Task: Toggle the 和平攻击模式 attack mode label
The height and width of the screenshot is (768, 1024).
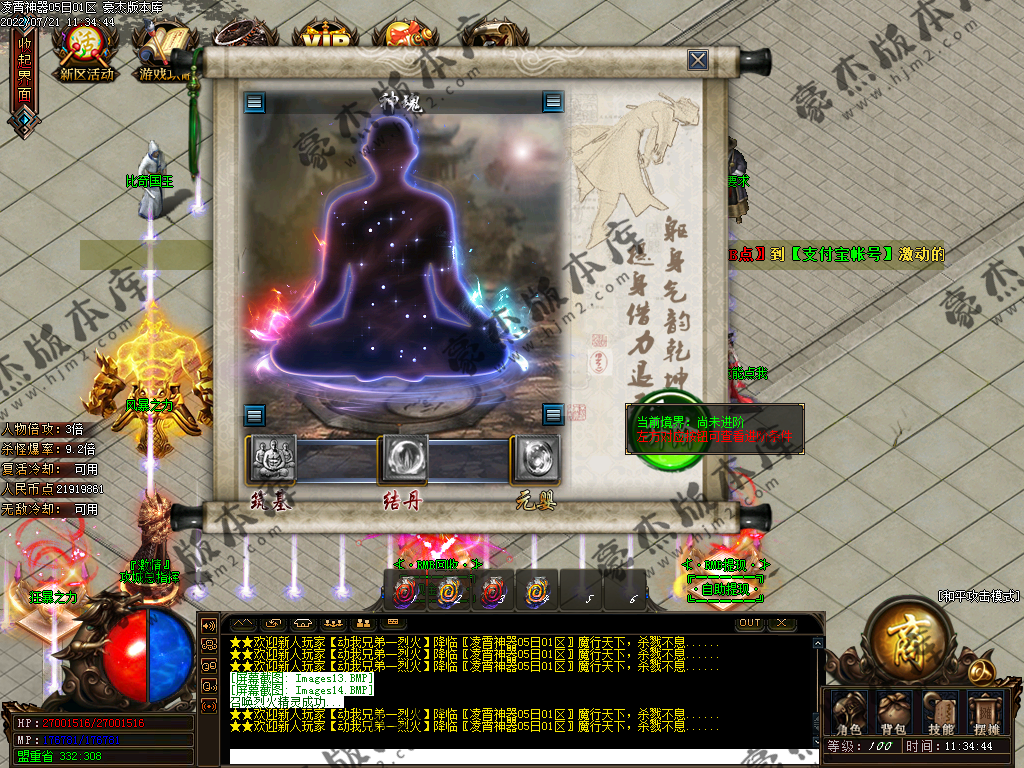Action: 979,596
